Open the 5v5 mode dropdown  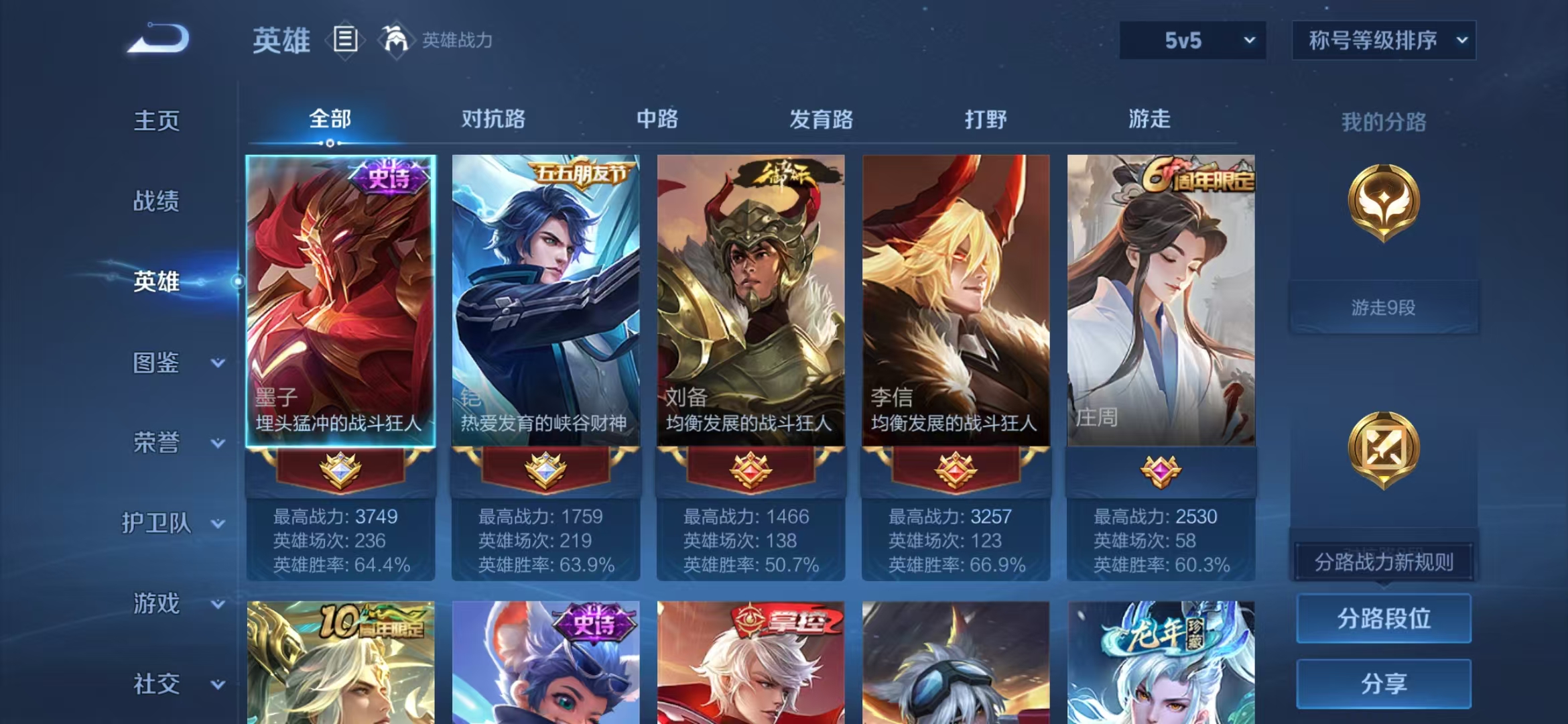tap(1191, 40)
